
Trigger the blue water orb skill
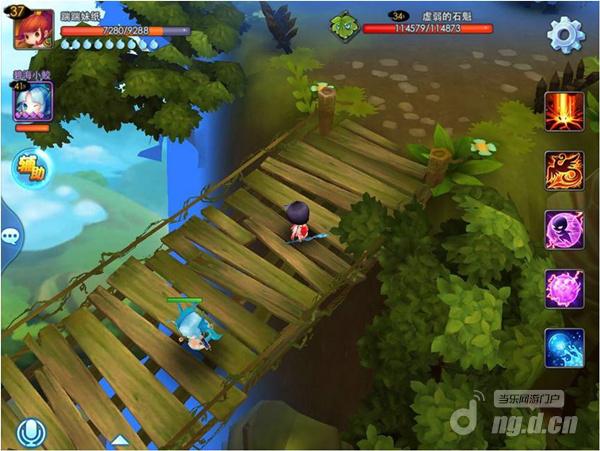564,348
